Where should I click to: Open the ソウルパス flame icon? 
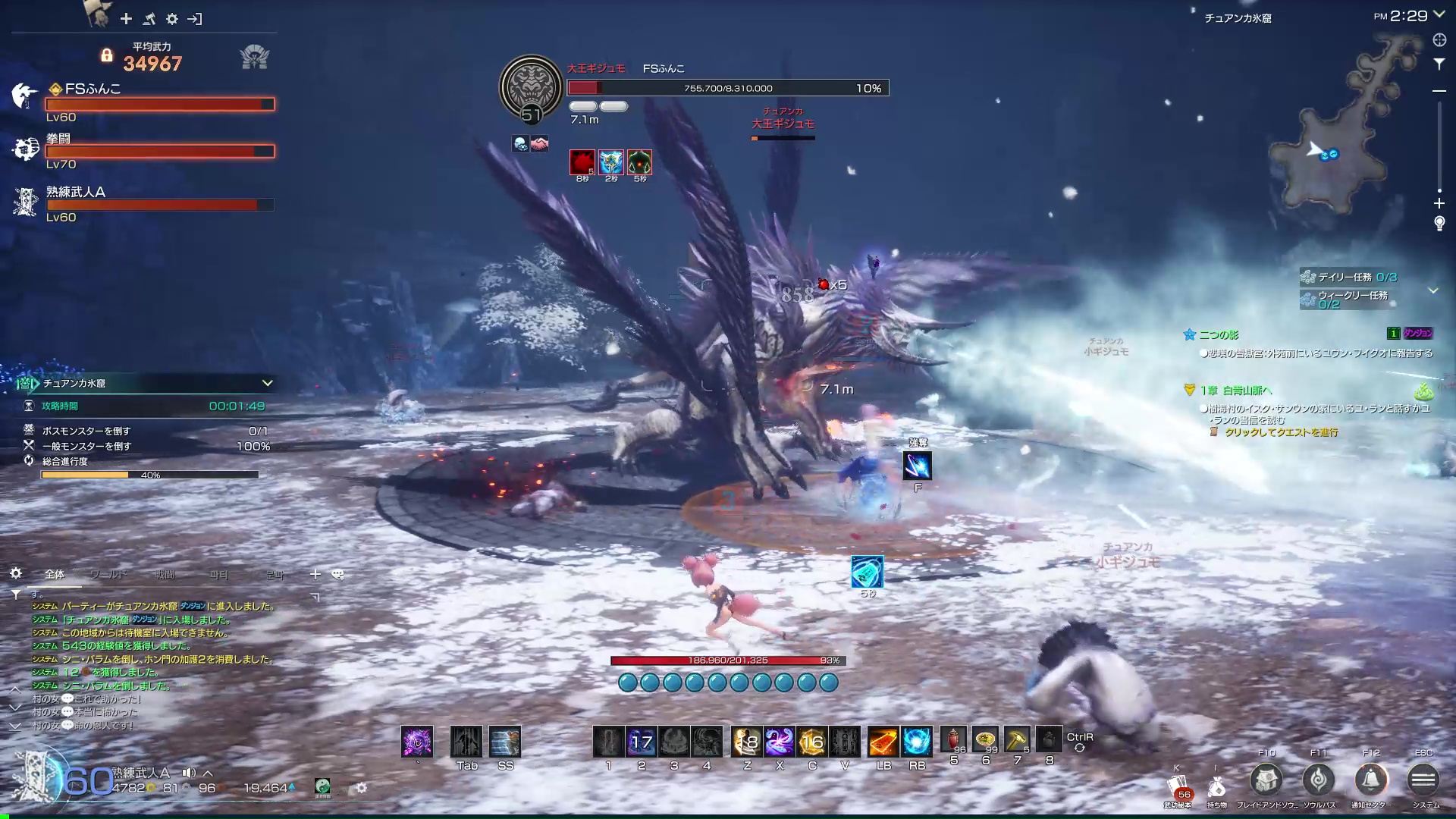1318,780
